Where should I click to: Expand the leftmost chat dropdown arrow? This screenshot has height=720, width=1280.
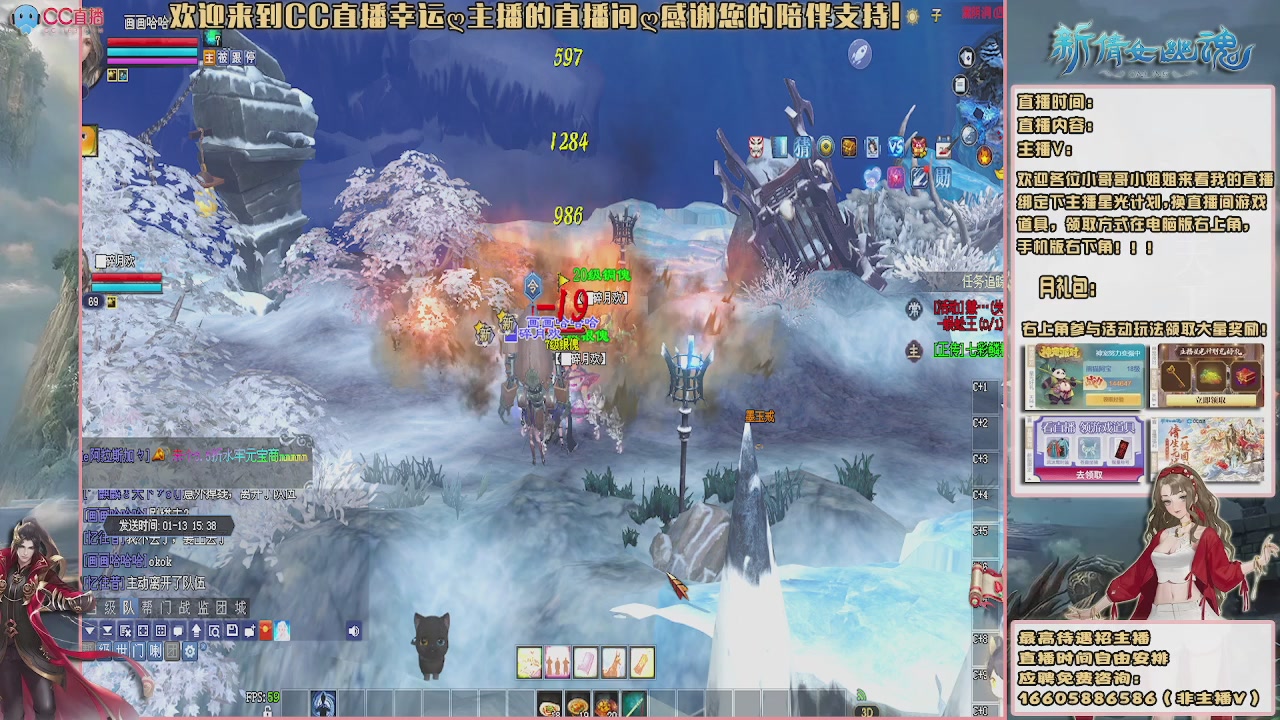88,631
